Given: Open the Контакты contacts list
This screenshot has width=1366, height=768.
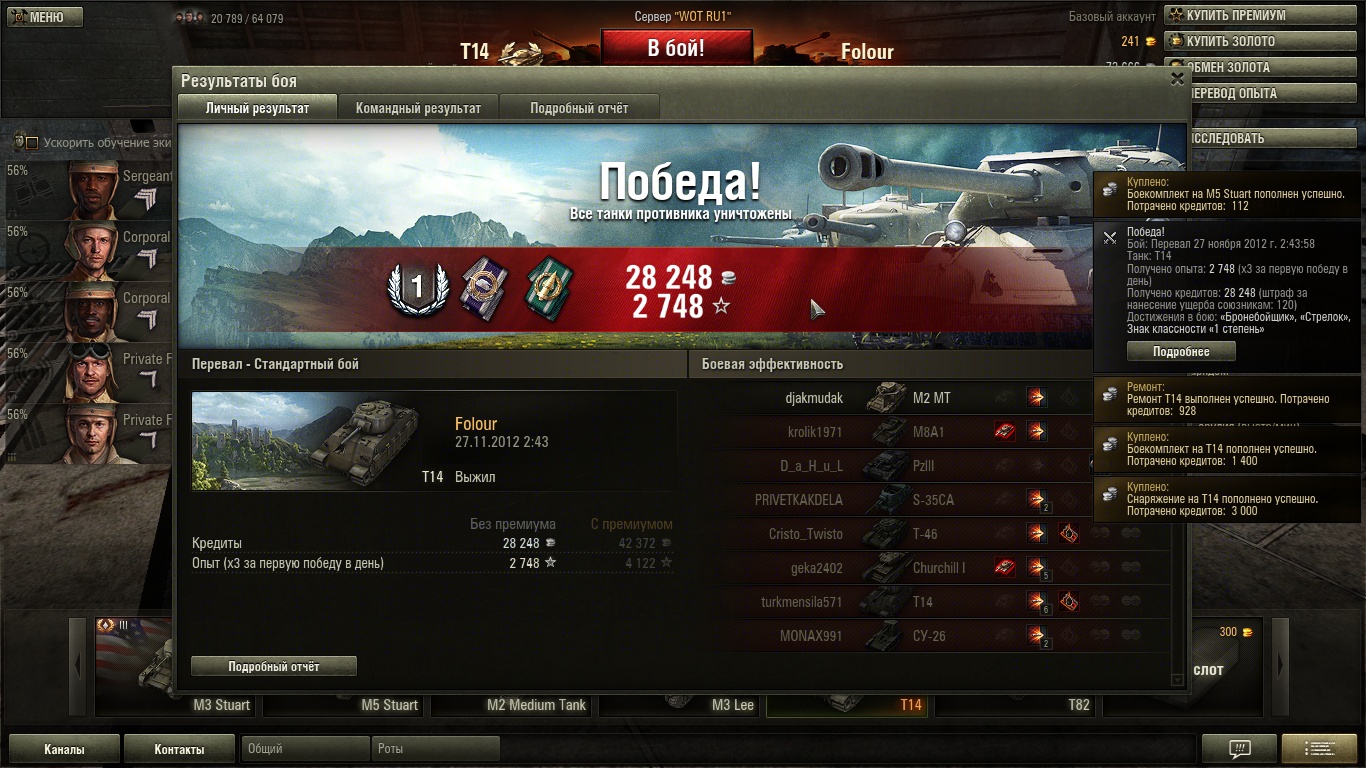Looking at the screenshot, I should point(179,749).
